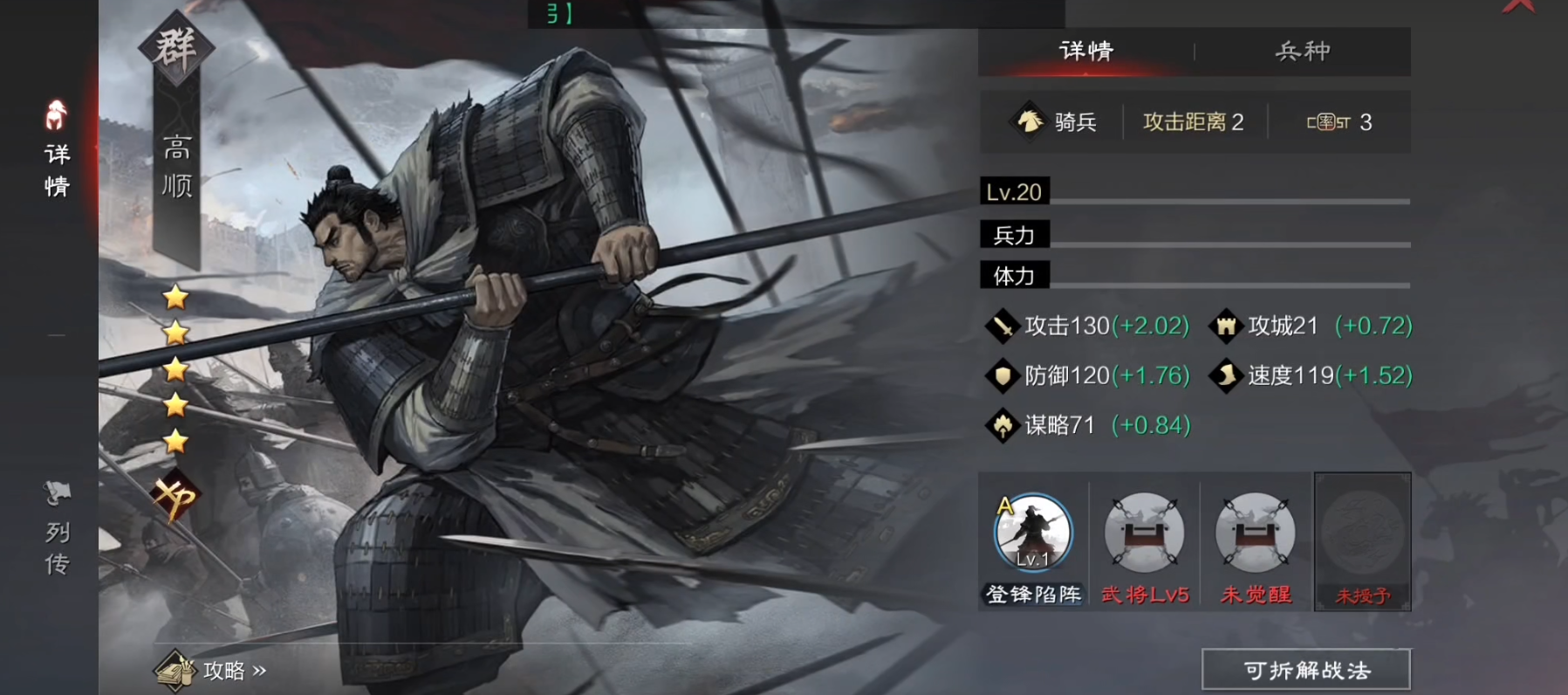This screenshot has width=1568, height=695.
Task: Tap the XP badge icon
Action: (175, 498)
